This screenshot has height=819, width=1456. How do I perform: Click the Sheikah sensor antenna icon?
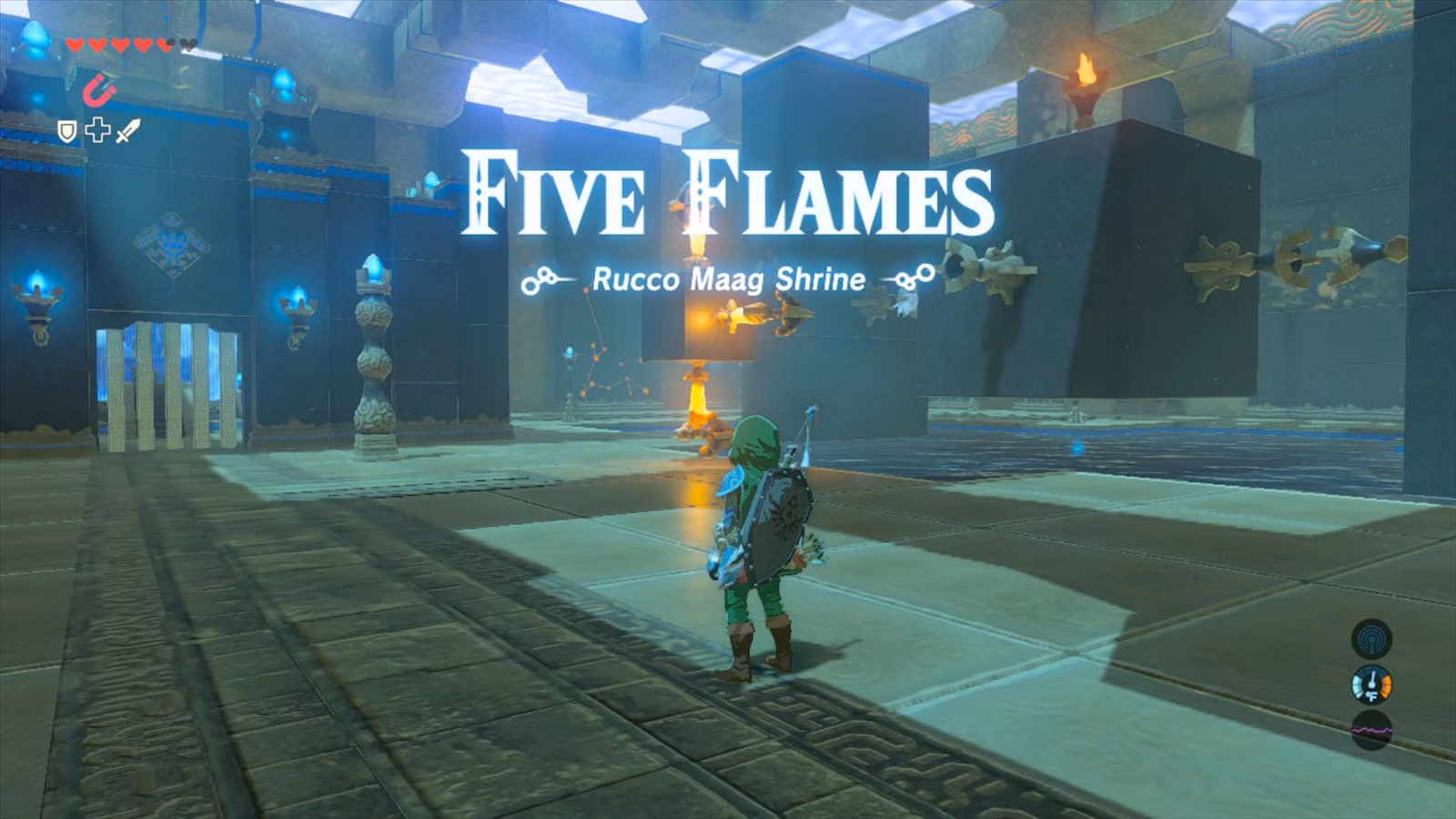1373,638
